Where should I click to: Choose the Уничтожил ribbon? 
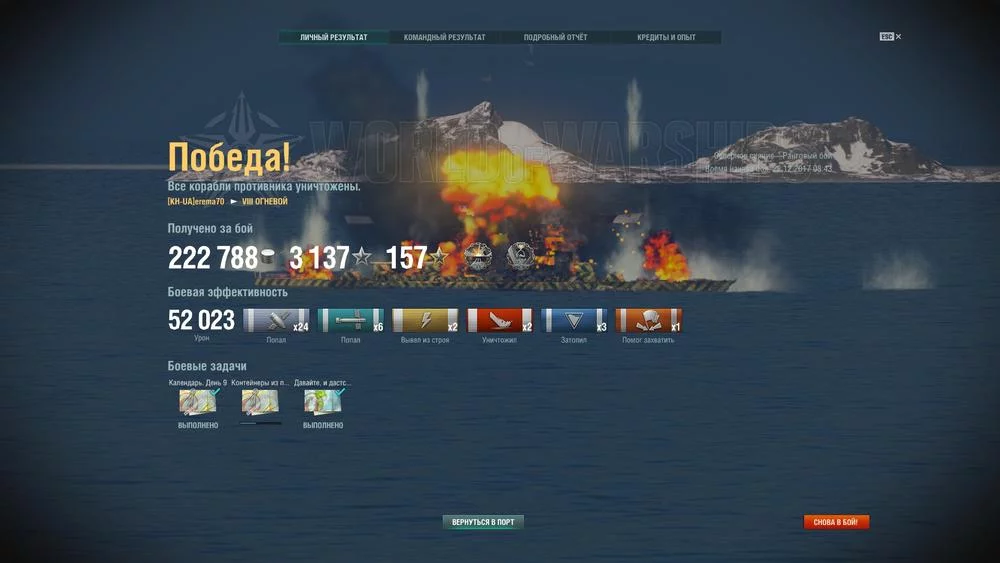point(499,321)
